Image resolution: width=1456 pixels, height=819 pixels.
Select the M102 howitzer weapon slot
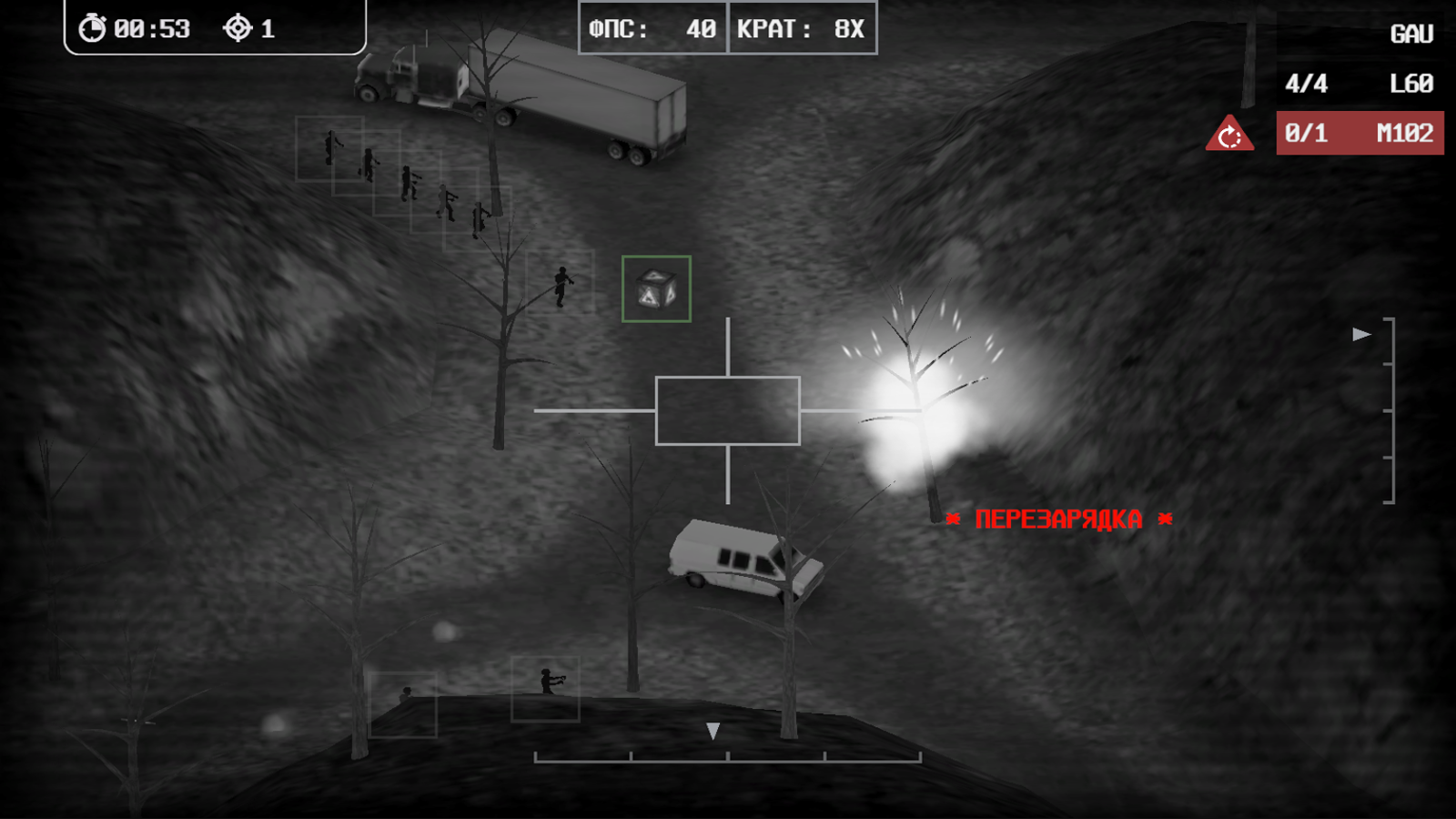[x=1360, y=132]
